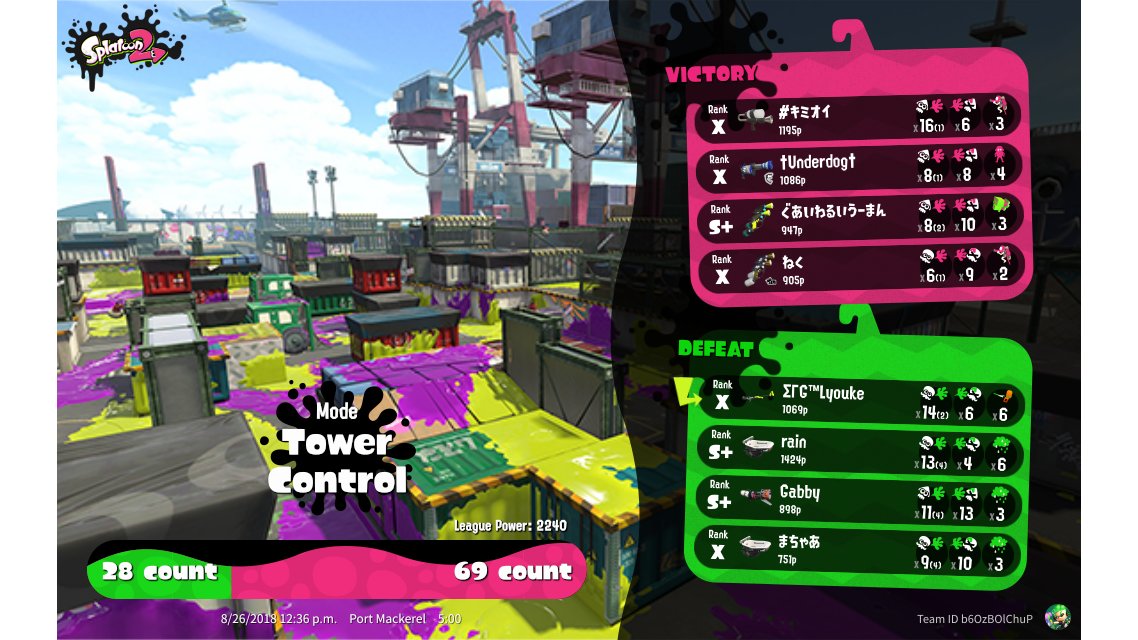
Task: Select the ねく player row
Action: 858,268
